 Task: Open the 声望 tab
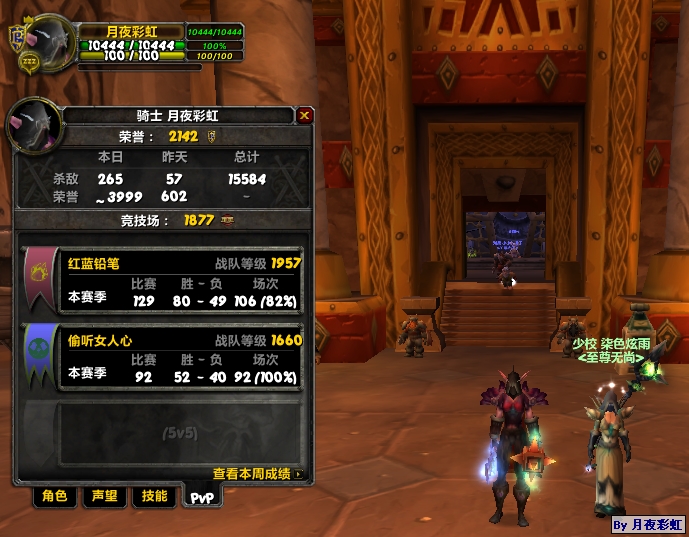(x=104, y=496)
